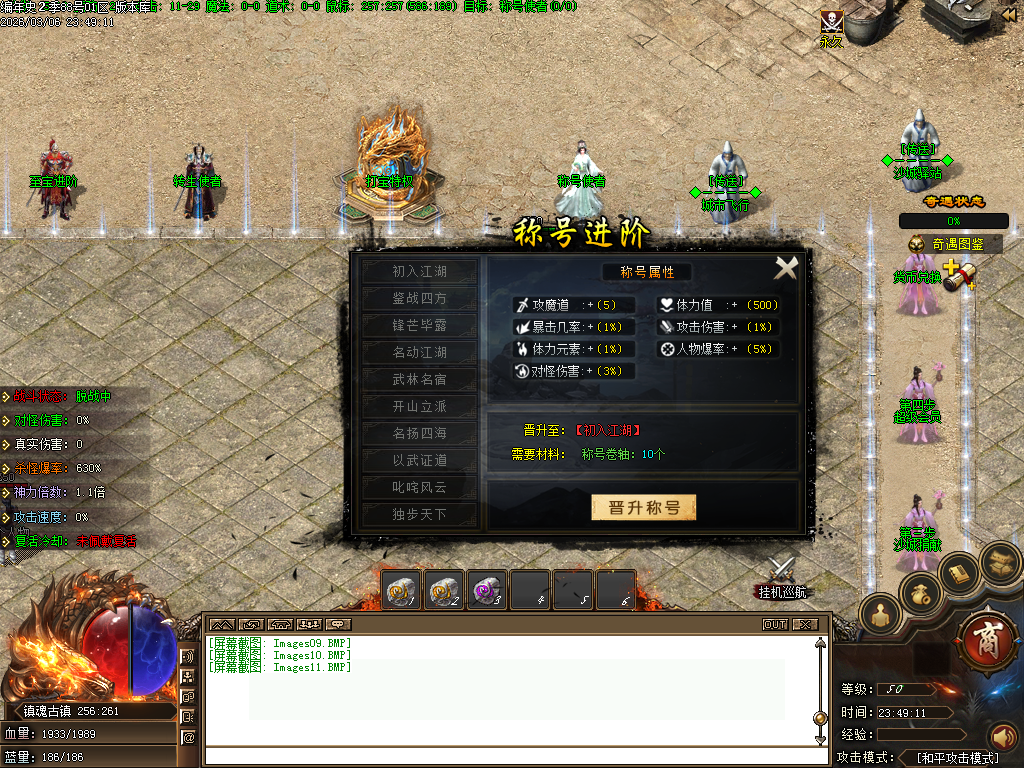The image size is (1024, 768).
Task: Switch to the 以武证道 title entry
Action: [x=419, y=460]
